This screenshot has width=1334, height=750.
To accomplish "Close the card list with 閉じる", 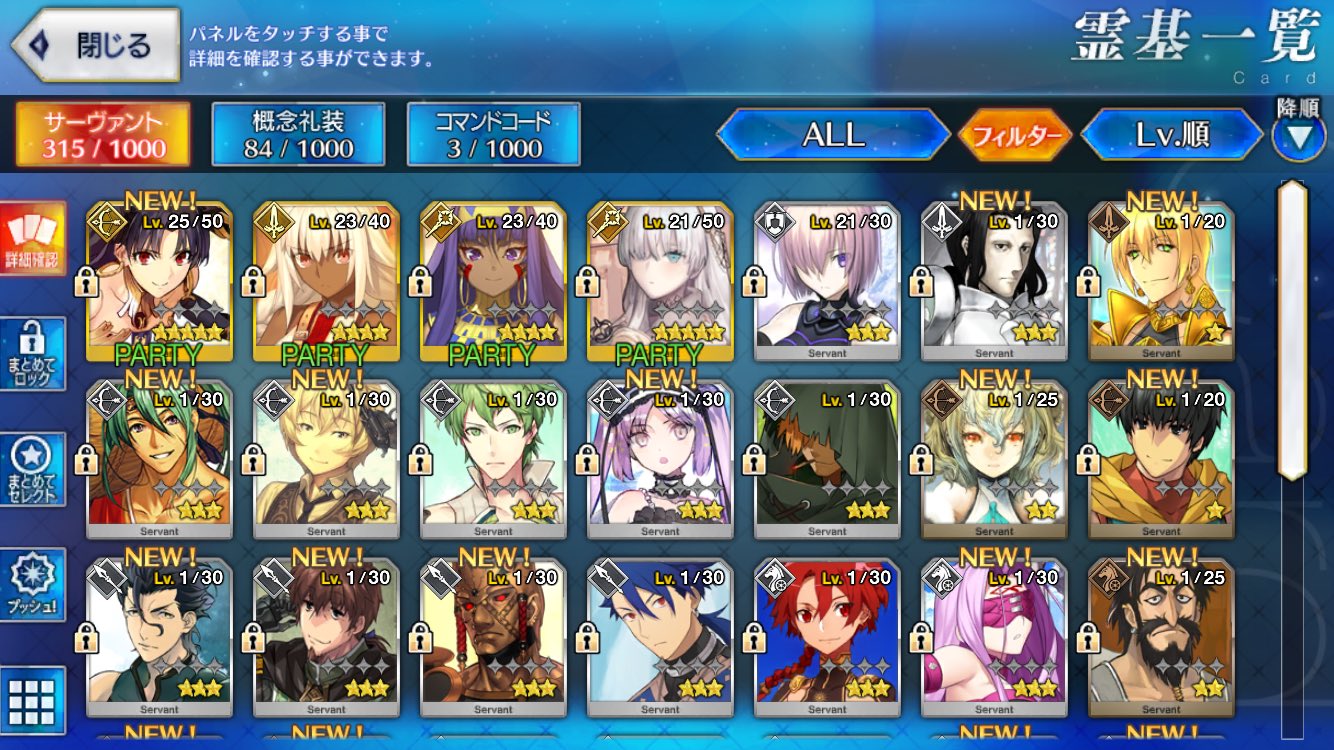I will tap(95, 45).
